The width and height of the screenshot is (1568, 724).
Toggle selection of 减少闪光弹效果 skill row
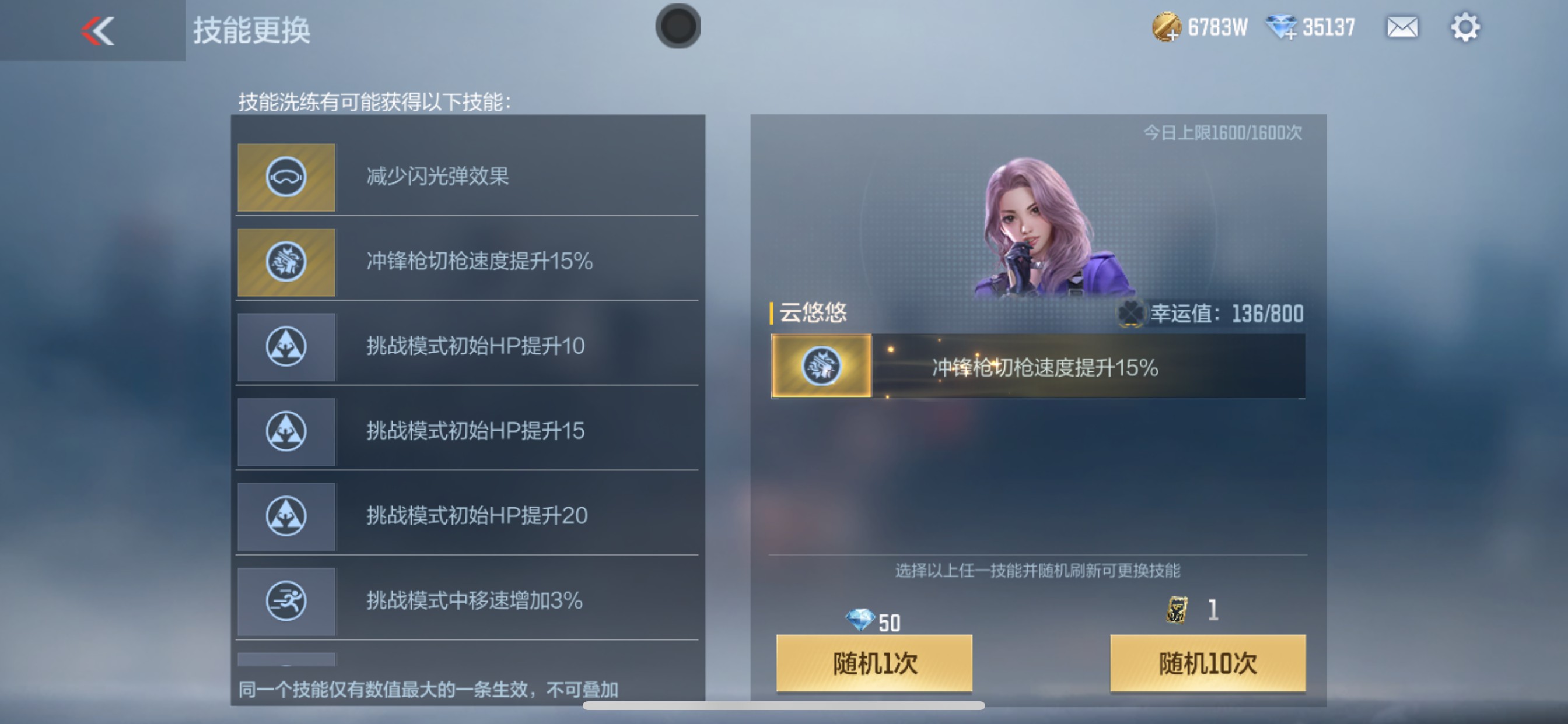pyautogui.click(x=468, y=177)
